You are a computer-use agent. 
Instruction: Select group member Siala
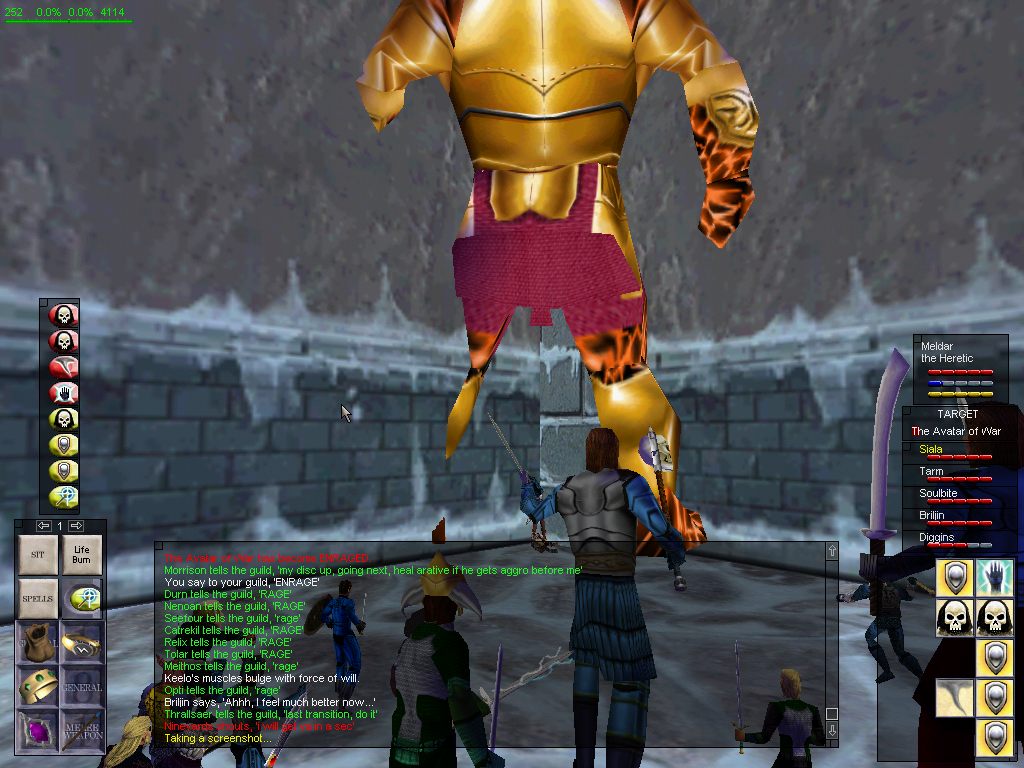point(955,451)
